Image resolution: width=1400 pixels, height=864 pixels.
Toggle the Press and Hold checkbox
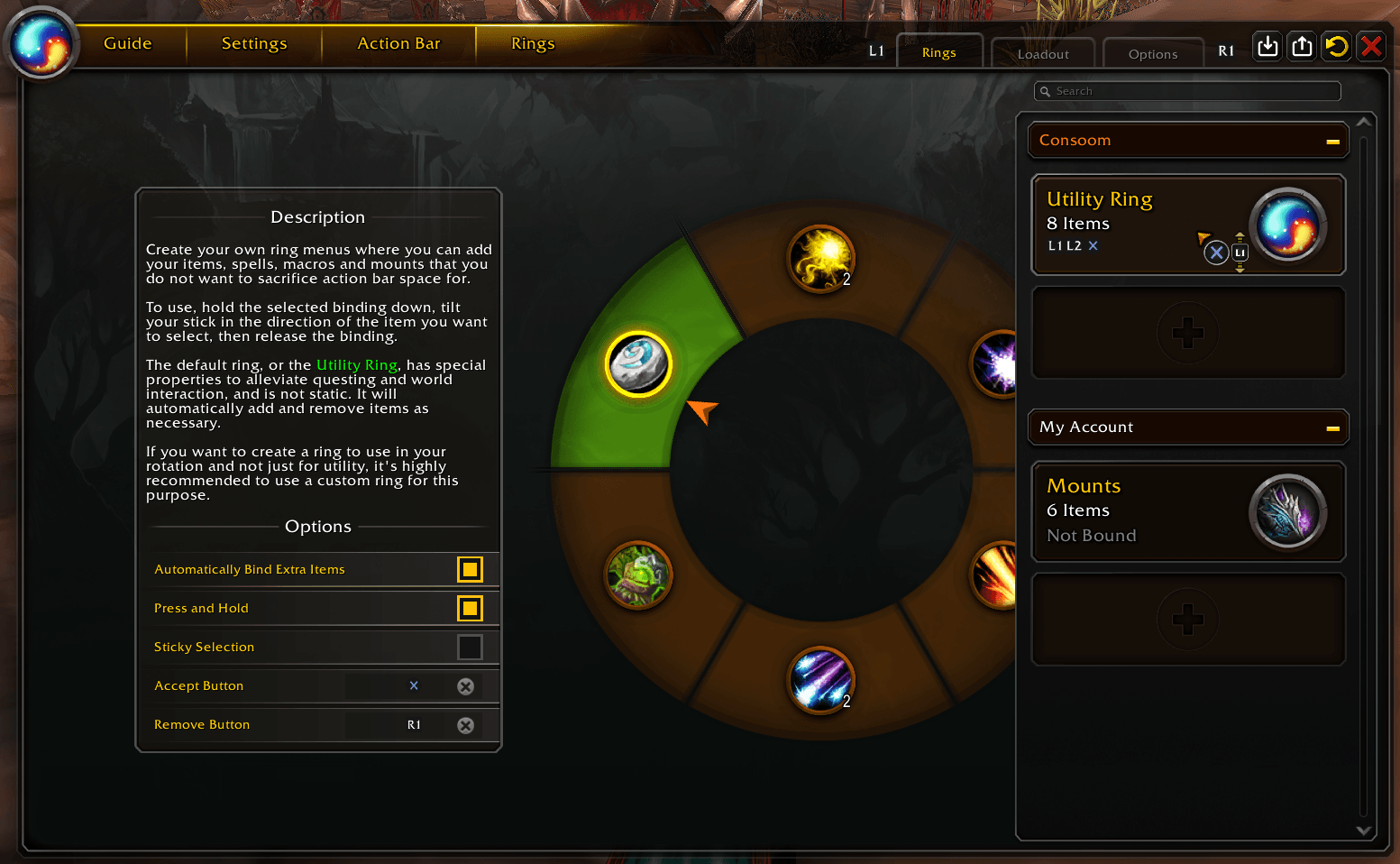coord(470,608)
